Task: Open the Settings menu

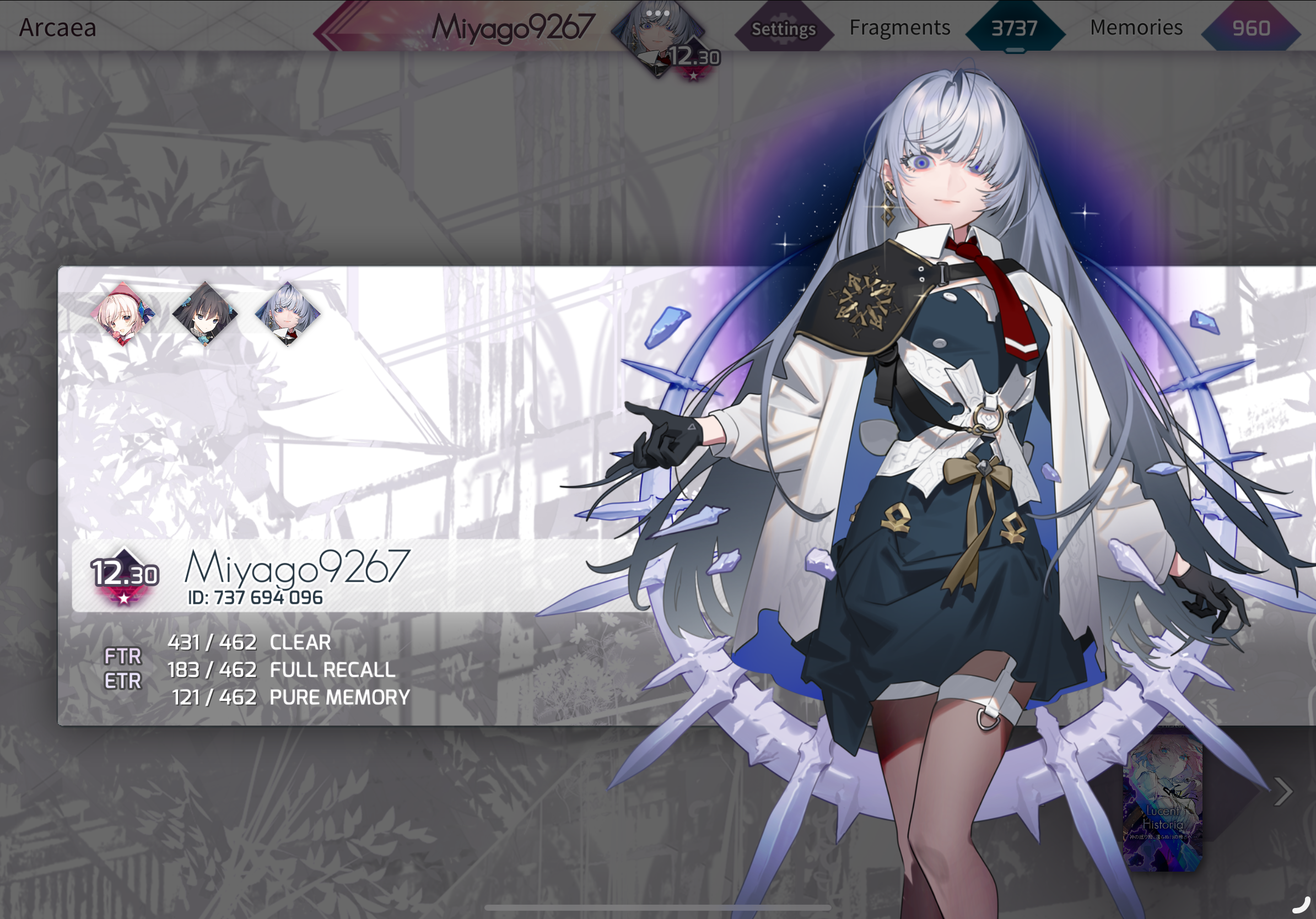Action: pyautogui.click(x=783, y=28)
